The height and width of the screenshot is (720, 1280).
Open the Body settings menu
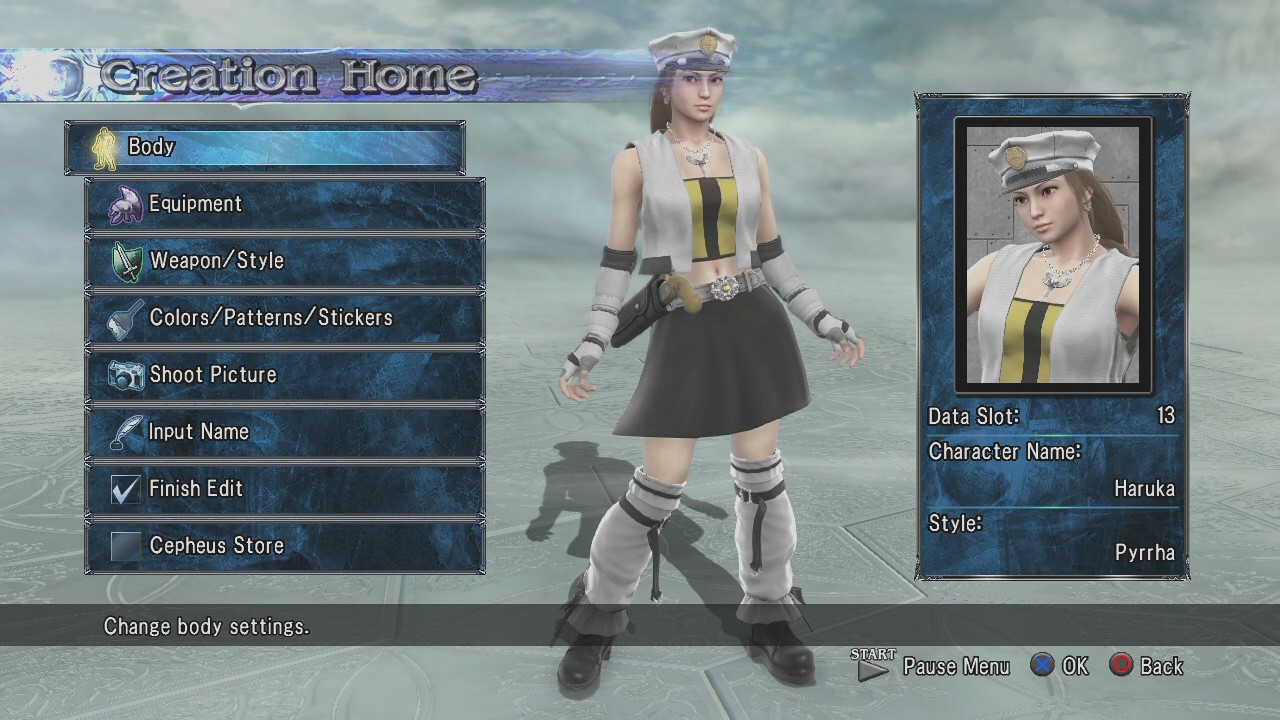[x=265, y=147]
